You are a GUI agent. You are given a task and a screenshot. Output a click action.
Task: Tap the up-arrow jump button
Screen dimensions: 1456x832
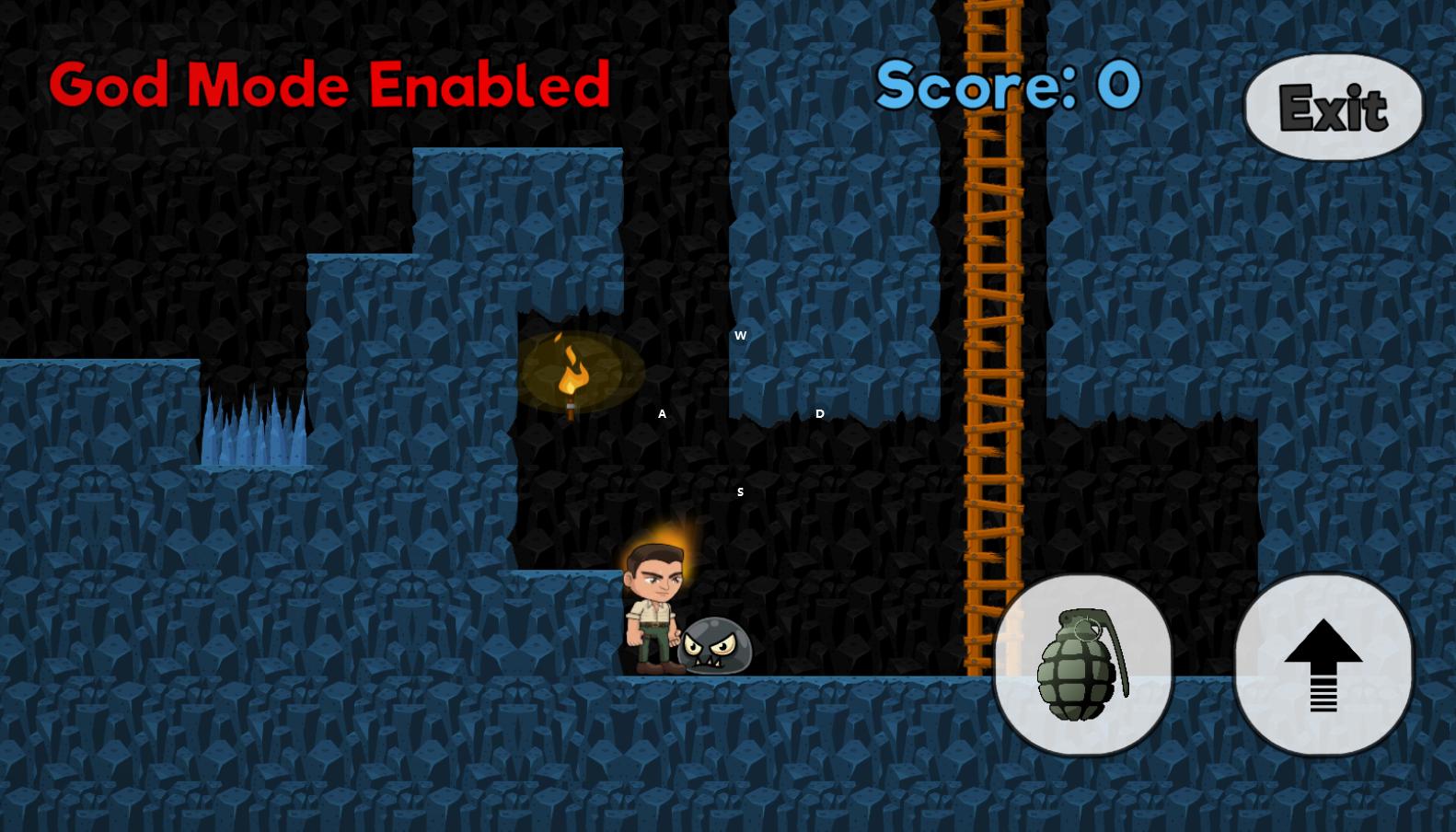point(1323,664)
